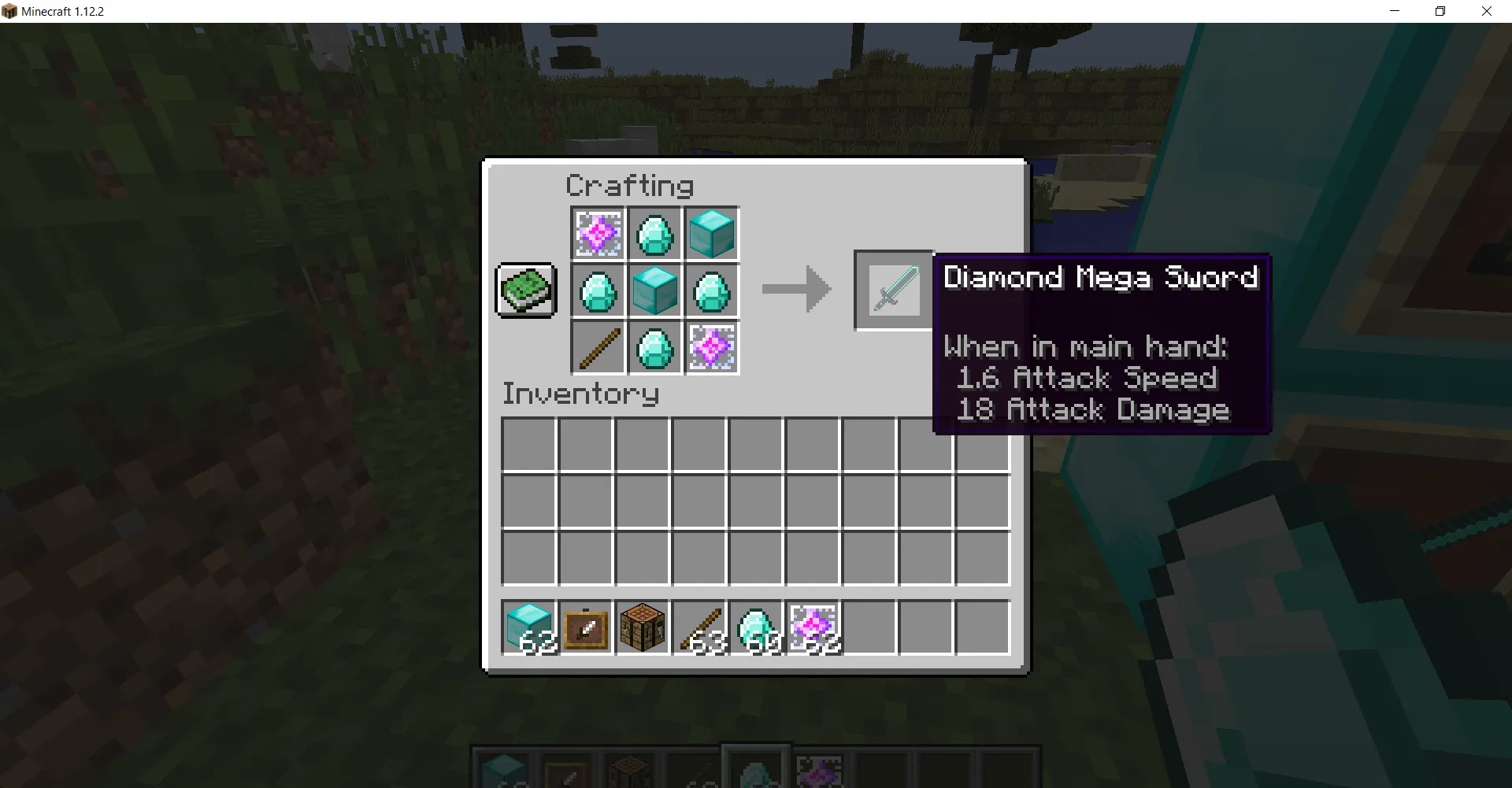Take the stick from the bottom crafting row
The width and height of the screenshot is (1512, 788).
tap(598, 347)
